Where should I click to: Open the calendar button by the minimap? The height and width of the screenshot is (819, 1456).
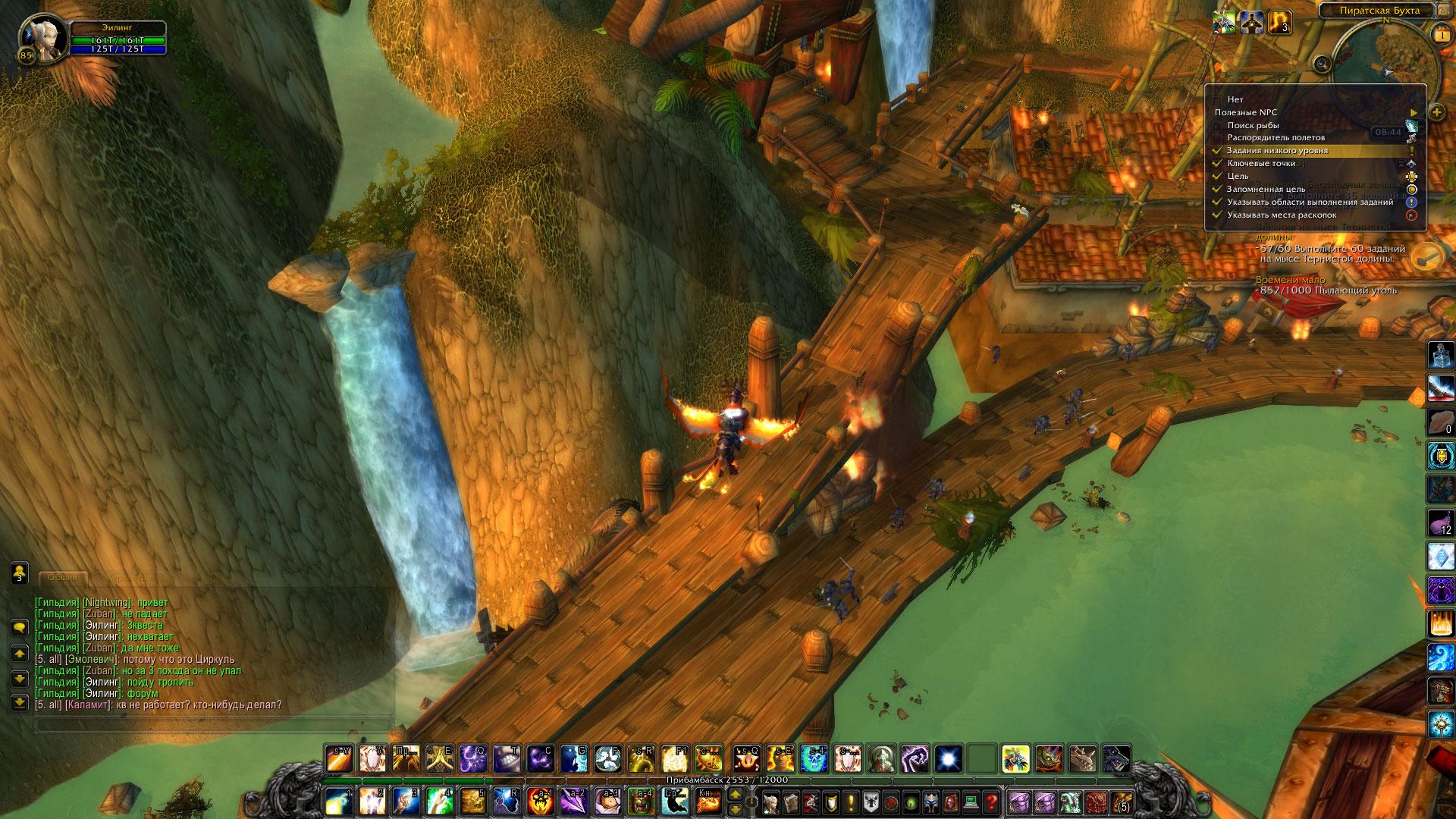click(x=1441, y=35)
